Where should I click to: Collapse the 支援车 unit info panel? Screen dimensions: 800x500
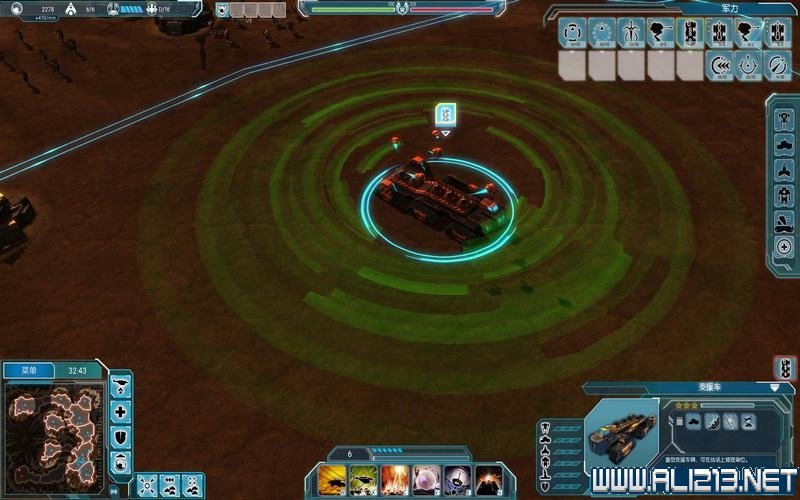774,387
